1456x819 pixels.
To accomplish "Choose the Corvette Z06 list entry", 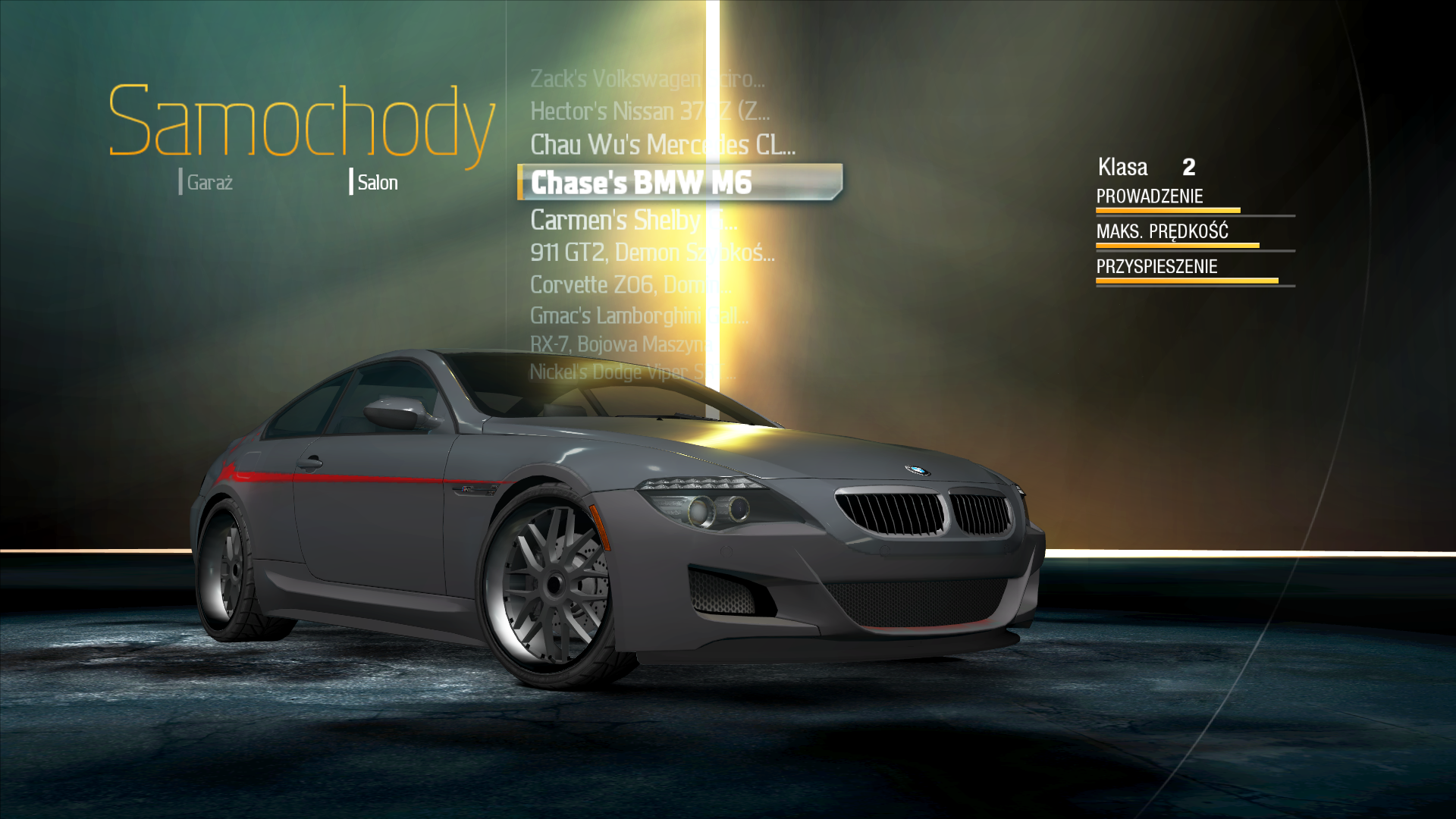I will point(629,285).
